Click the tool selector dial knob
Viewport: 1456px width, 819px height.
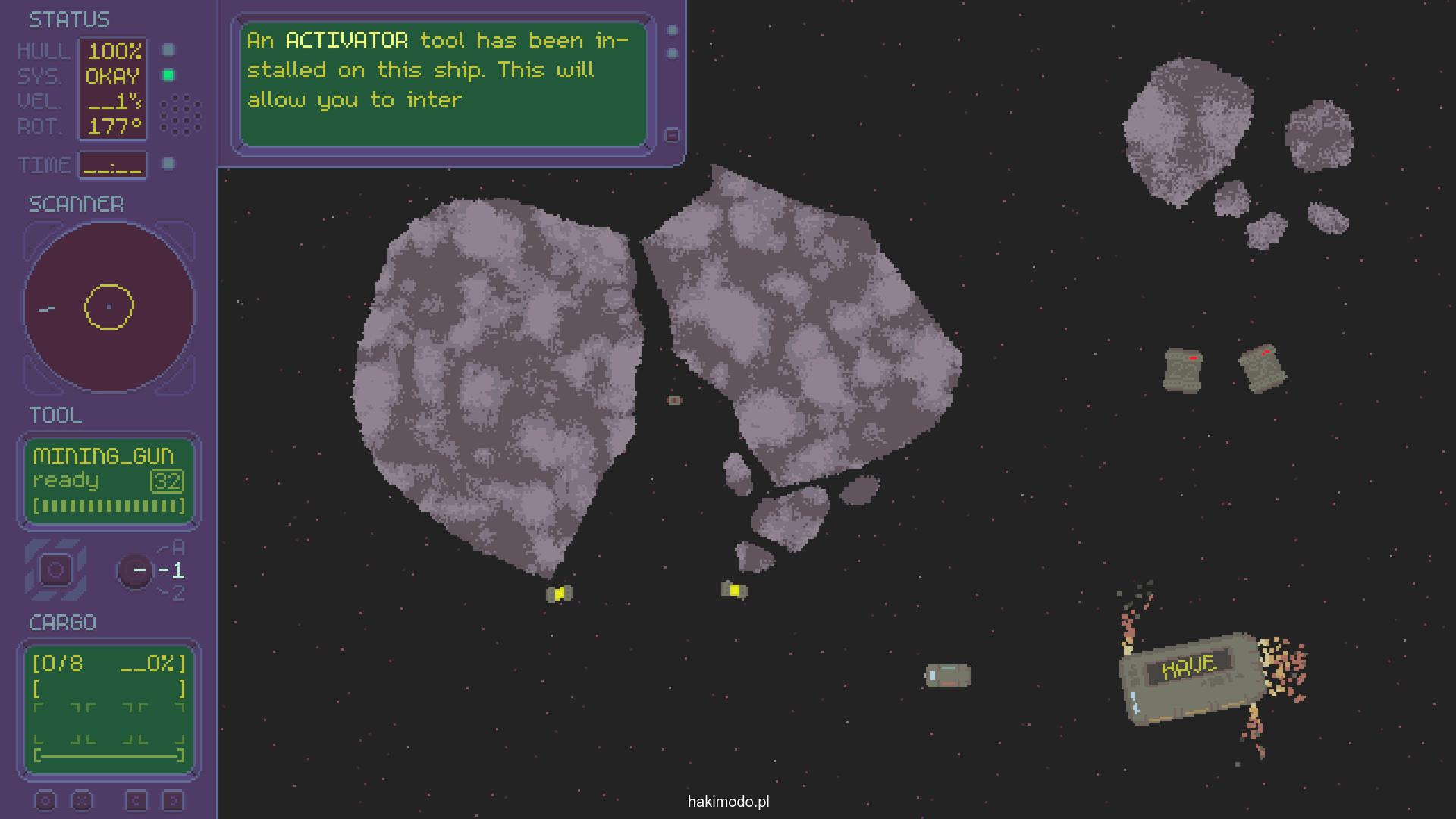(x=136, y=570)
